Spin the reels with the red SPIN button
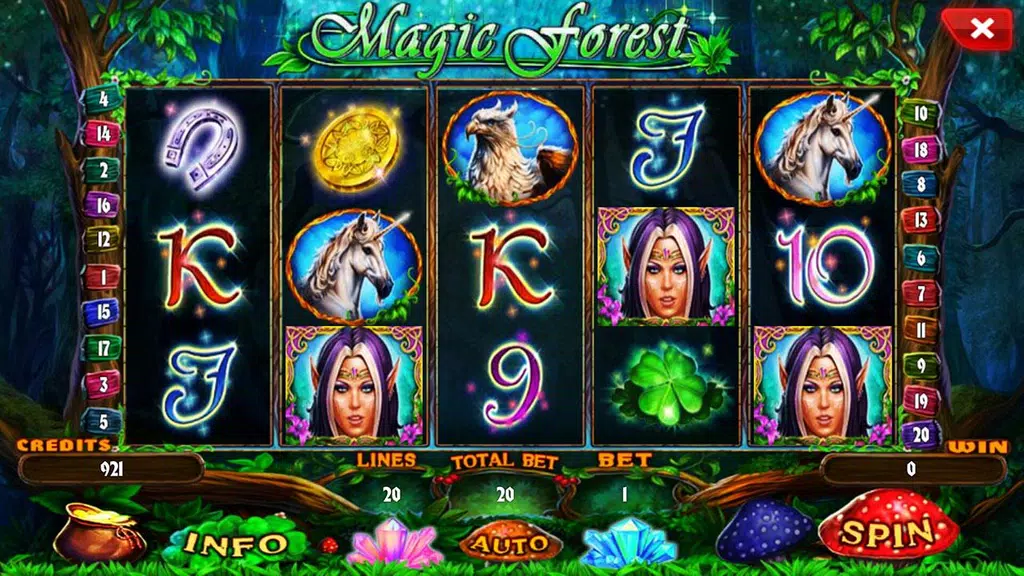 (x=886, y=531)
